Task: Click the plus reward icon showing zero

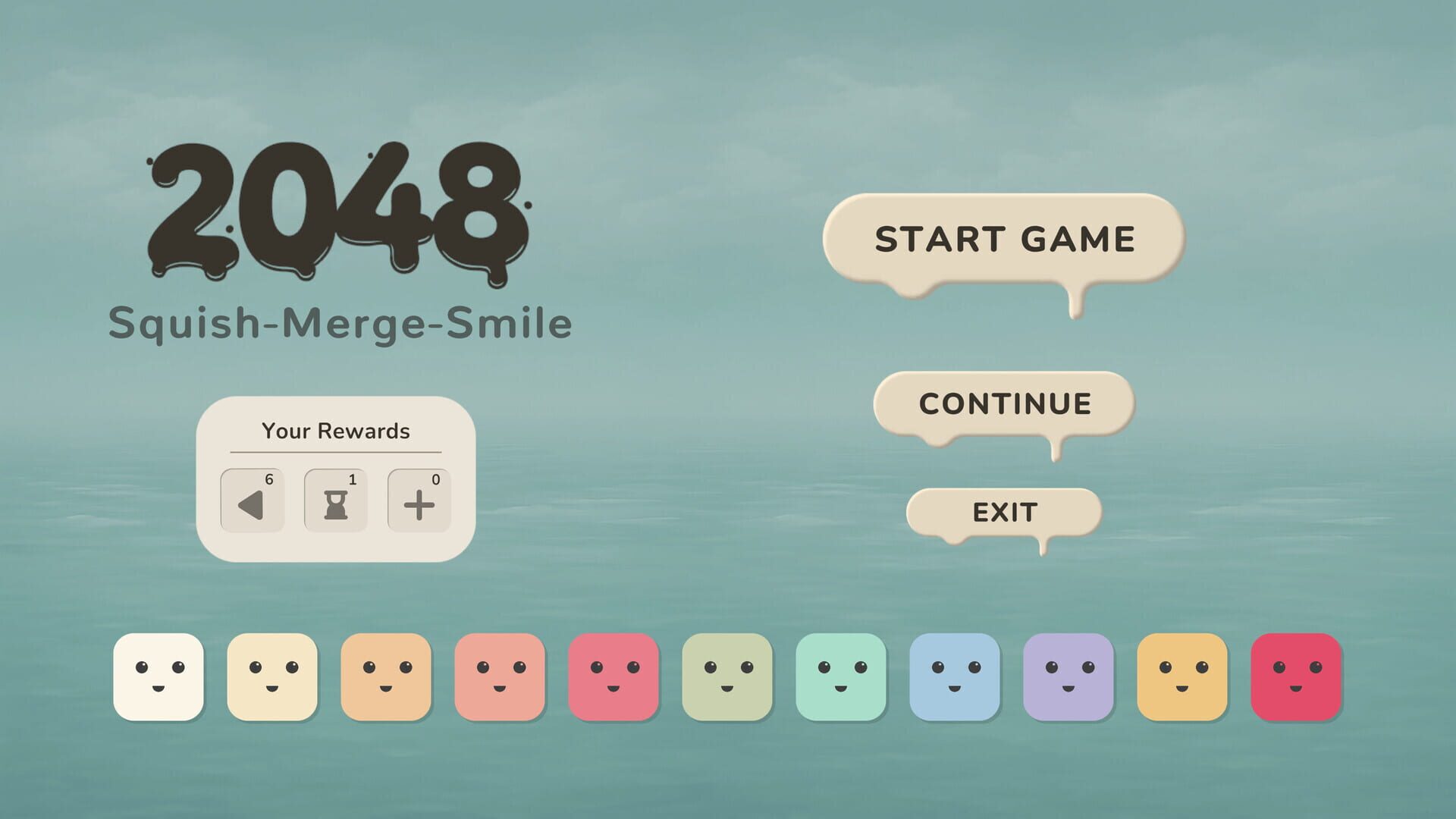Action: pos(419,500)
